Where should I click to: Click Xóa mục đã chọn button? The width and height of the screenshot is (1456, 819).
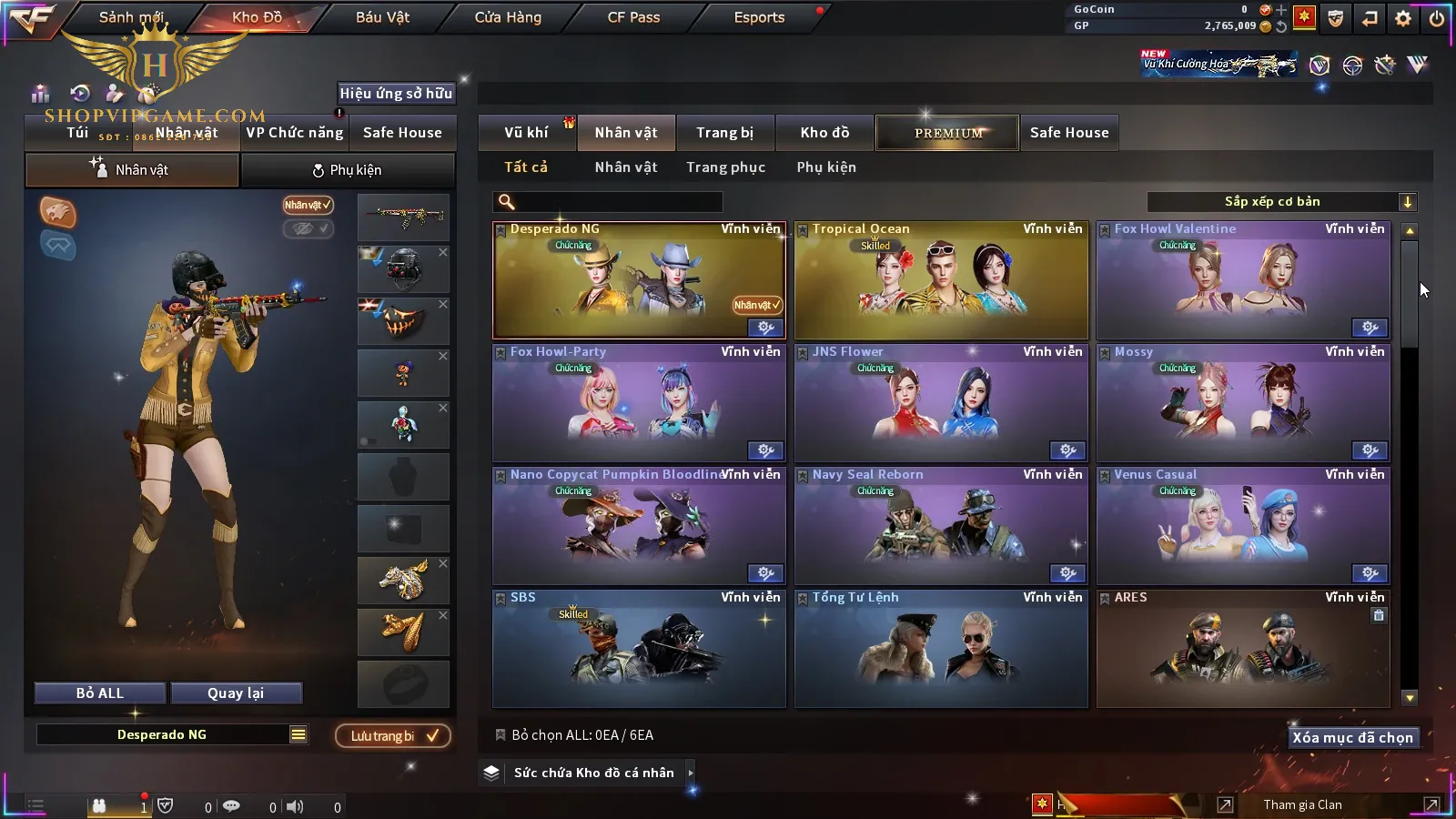point(1352,738)
